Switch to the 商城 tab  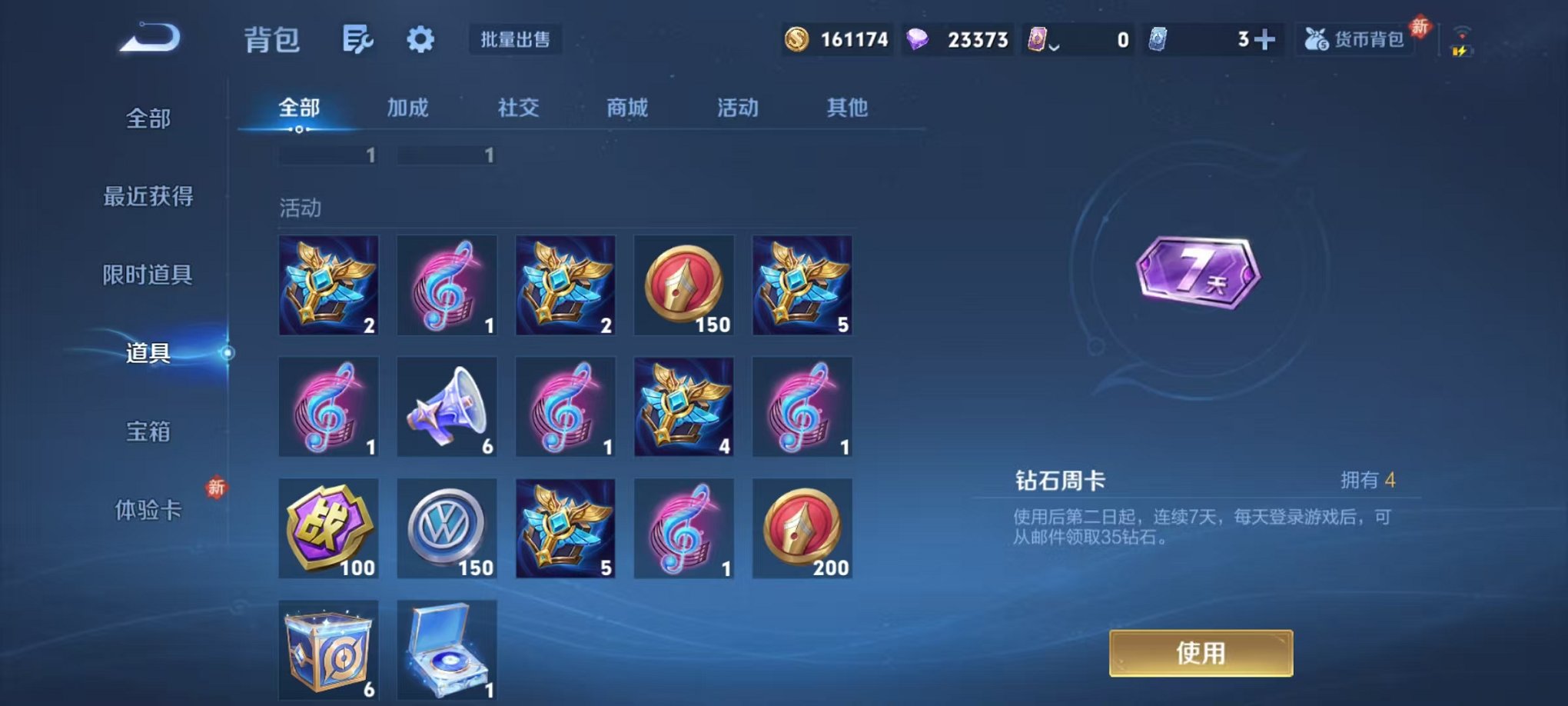[628, 108]
